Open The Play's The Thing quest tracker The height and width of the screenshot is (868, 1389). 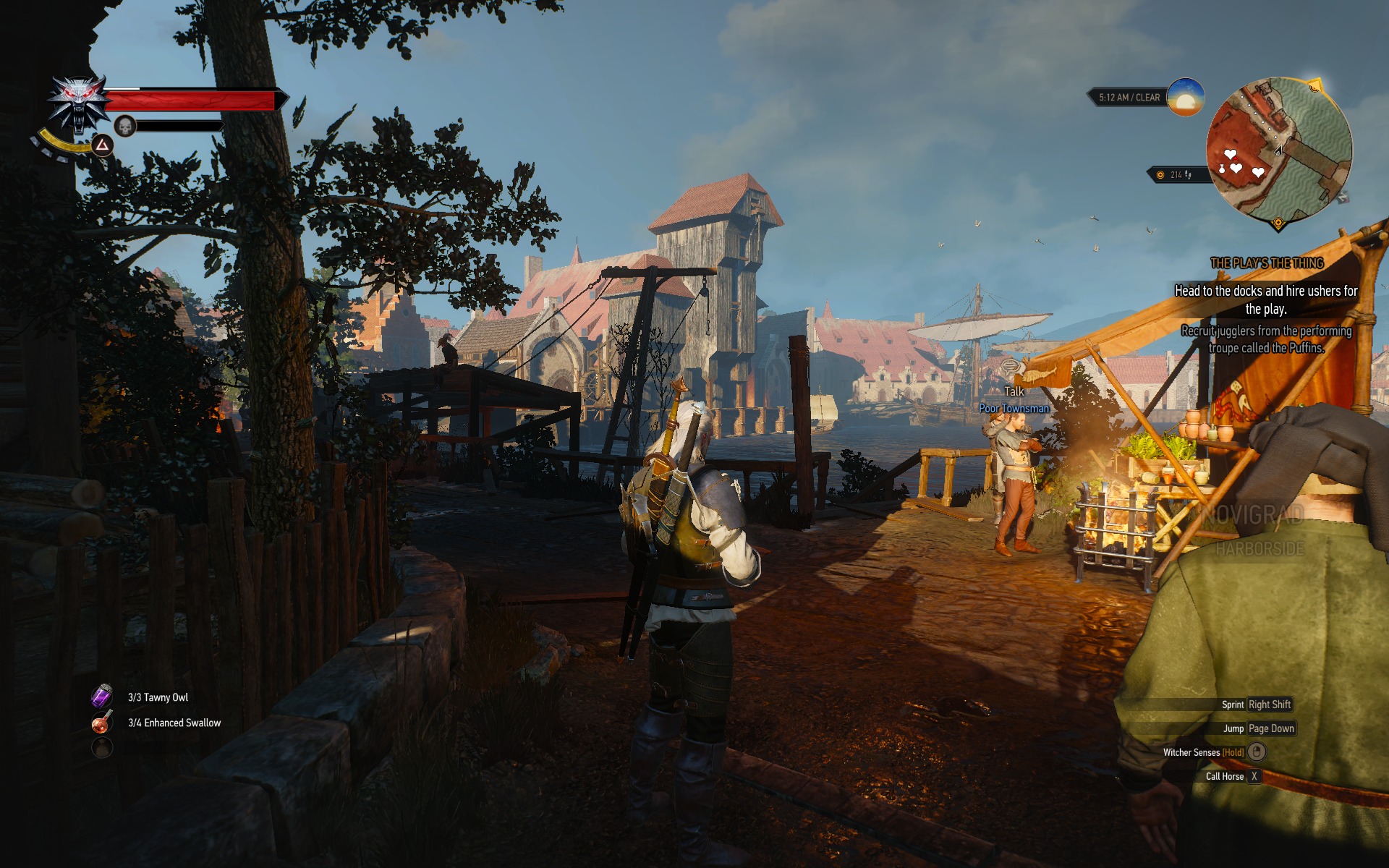coord(1267,263)
